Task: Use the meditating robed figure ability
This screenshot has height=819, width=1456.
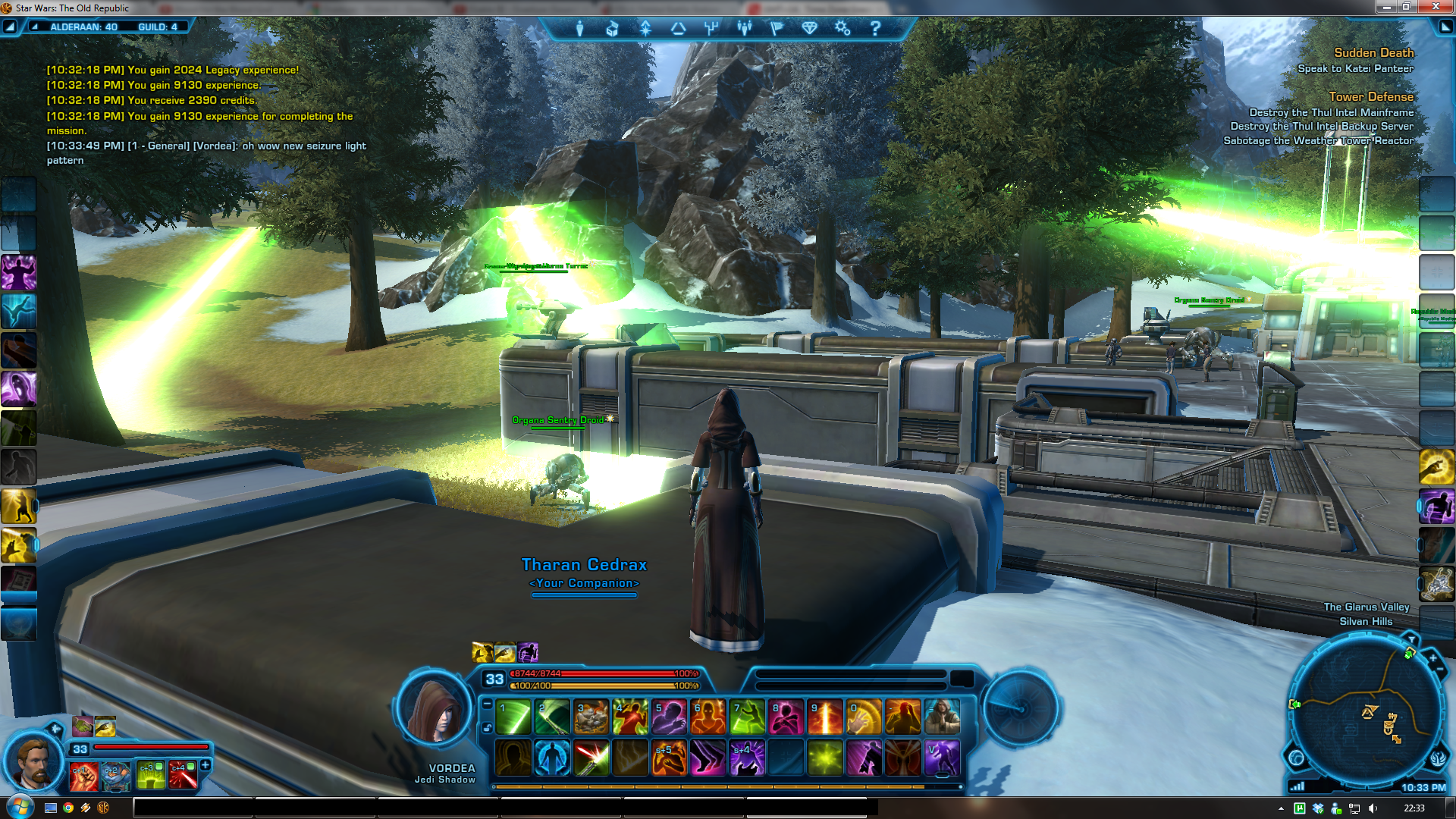Action: tap(942, 717)
